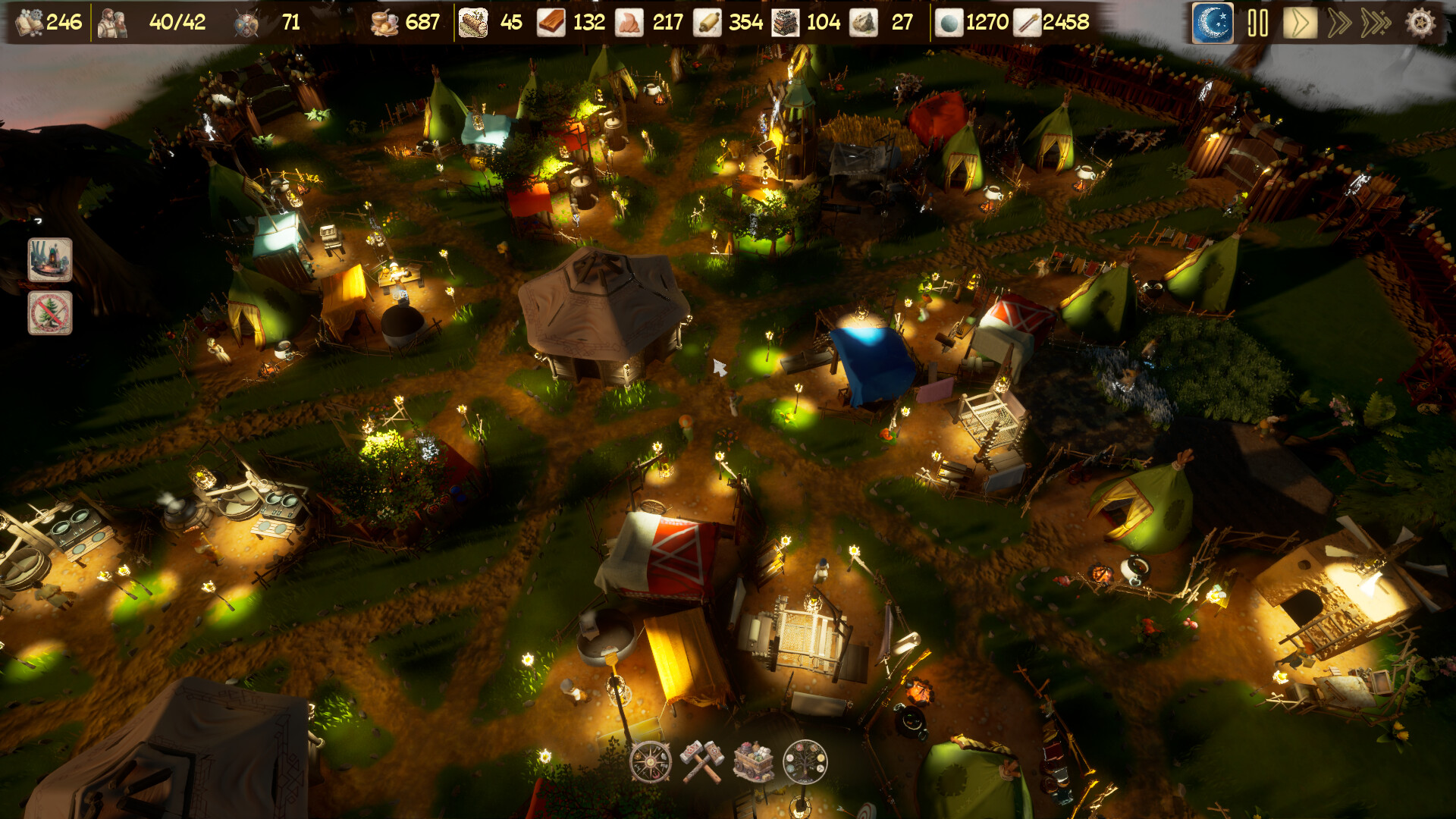Click the crescent moon night icon
Viewport: 1456px width, 819px height.
click(x=1213, y=23)
